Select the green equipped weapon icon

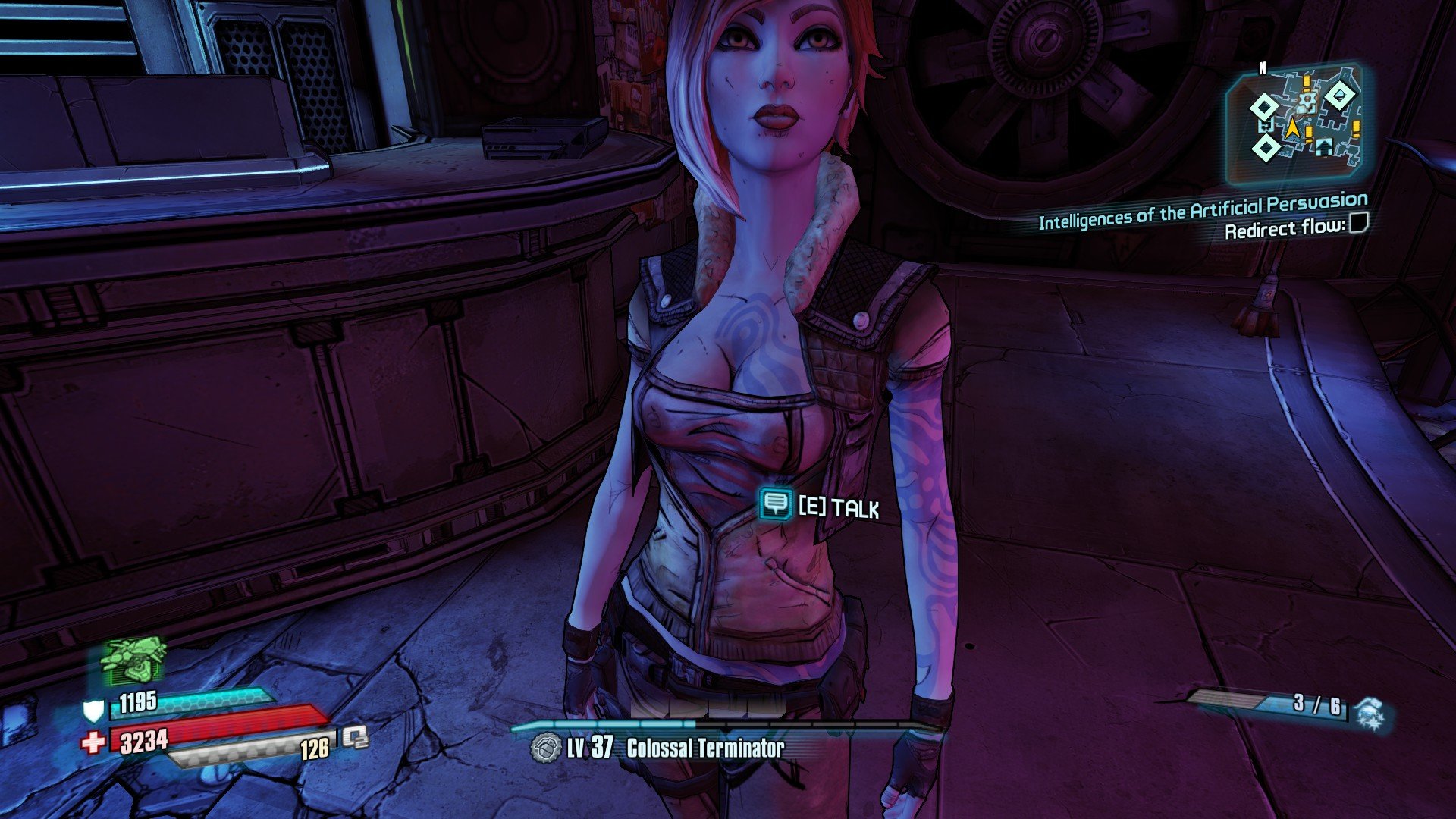pyautogui.click(x=133, y=660)
